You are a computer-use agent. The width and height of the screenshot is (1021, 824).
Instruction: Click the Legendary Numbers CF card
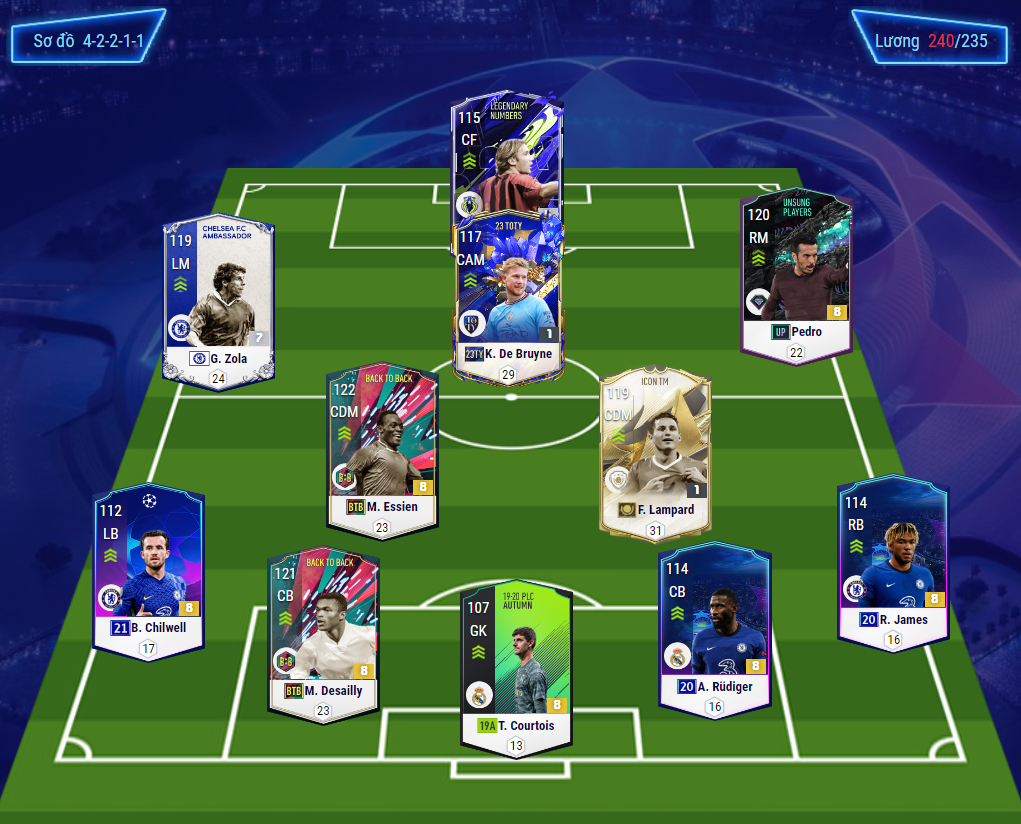506,150
